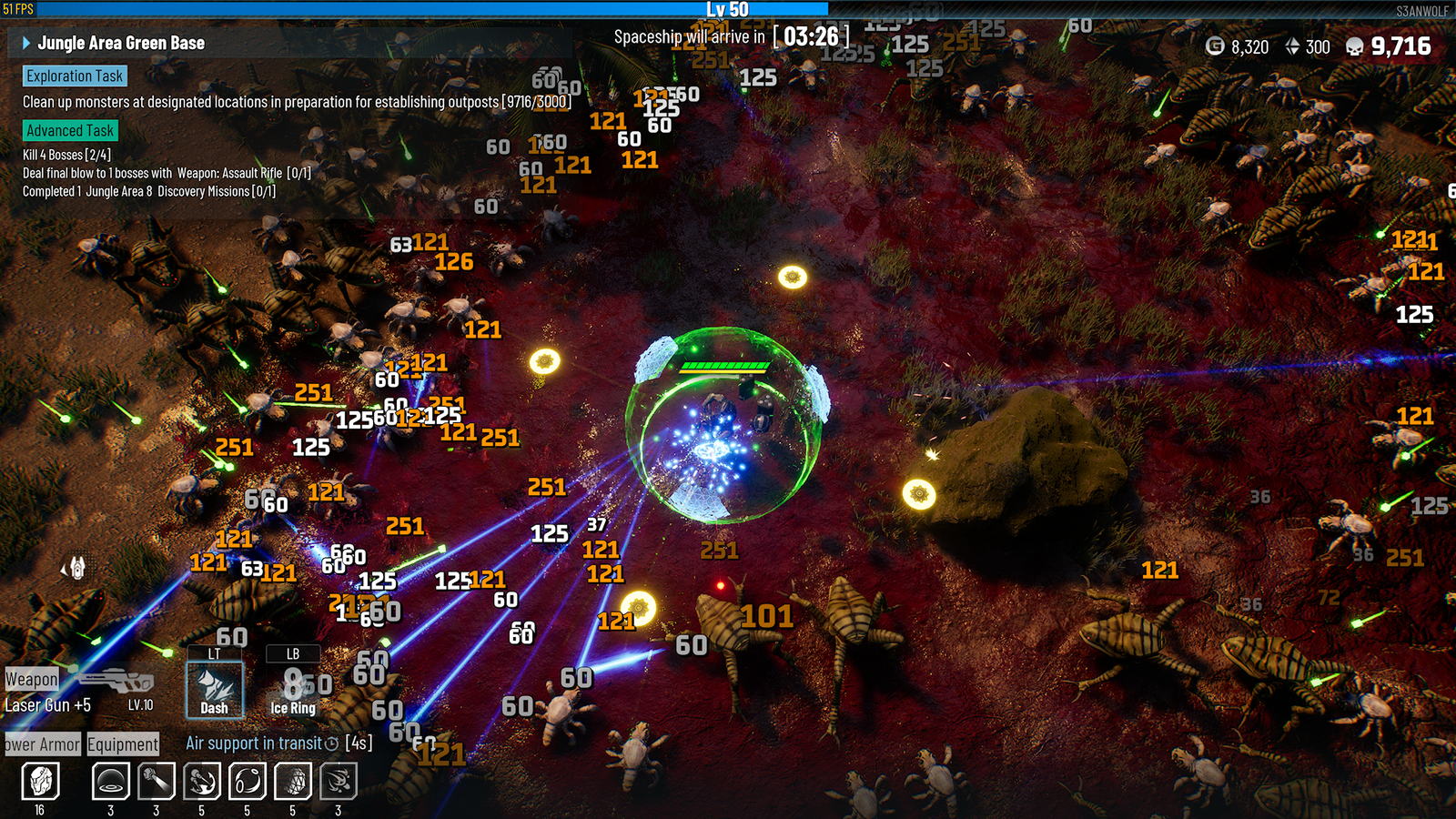The height and width of the screenshot is (819, 1456).
Task: Pick the orbiting ring equipment slot
Action: 248,781
